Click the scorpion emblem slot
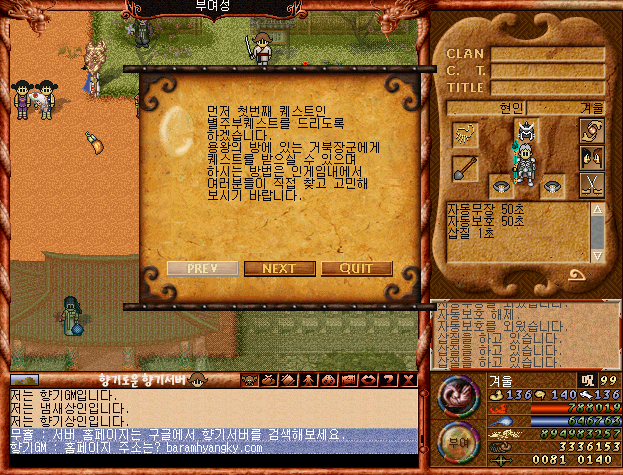 click(463, 133)
